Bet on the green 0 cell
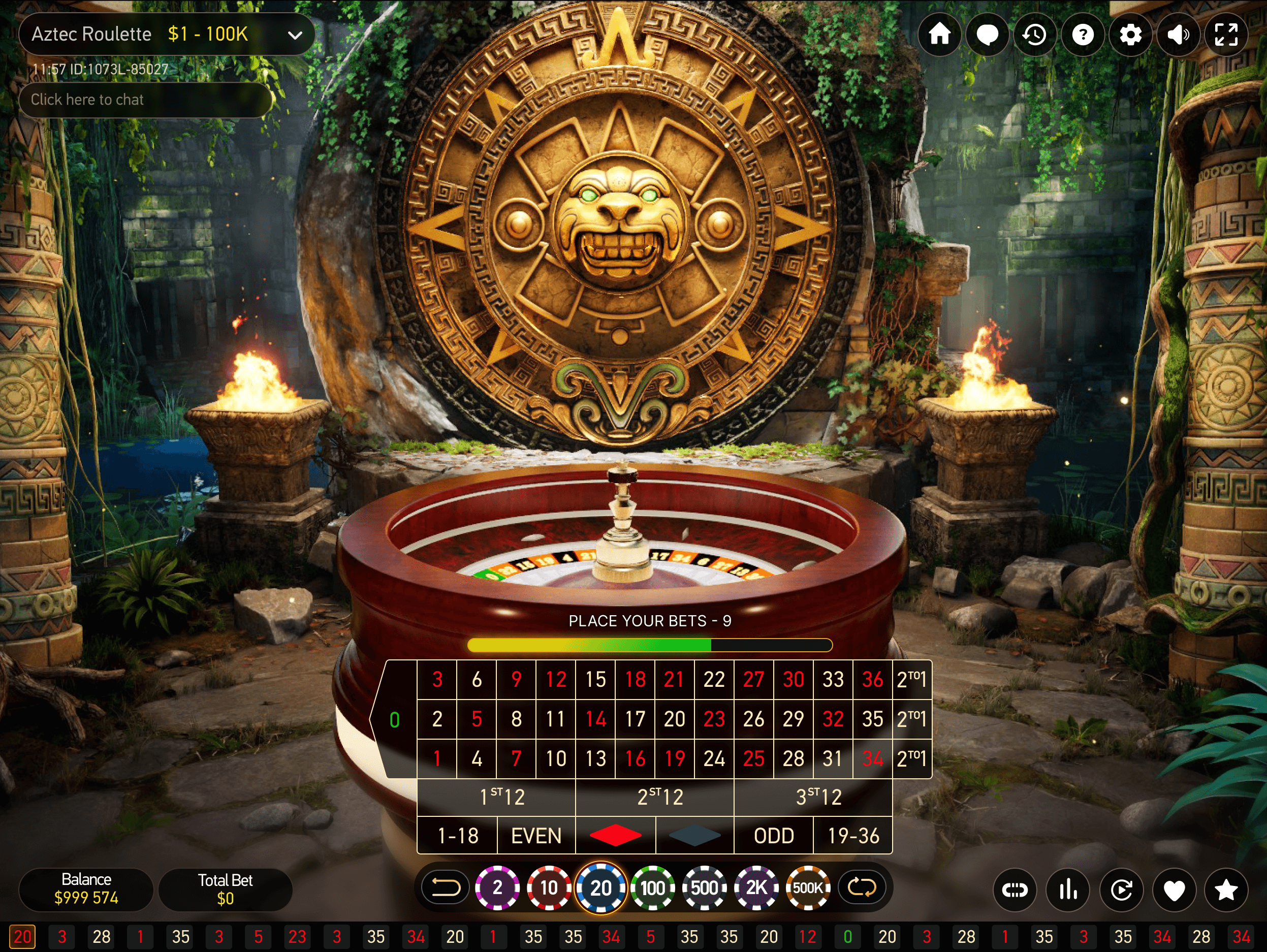 395,719
